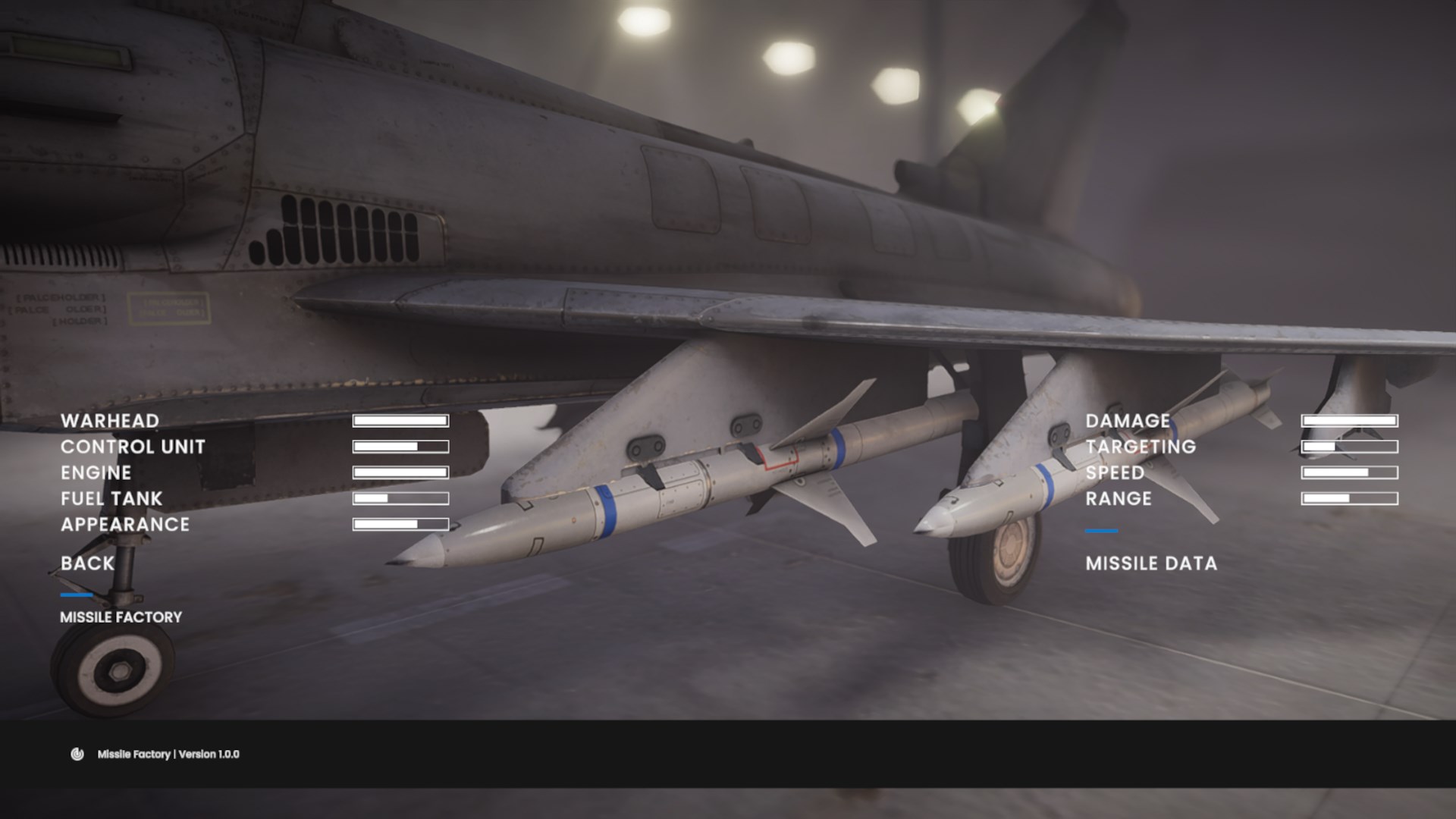Open the Control Unit option
Image resolution: width=1456 pixels, height=819 pixels.
tap(133, 447)
